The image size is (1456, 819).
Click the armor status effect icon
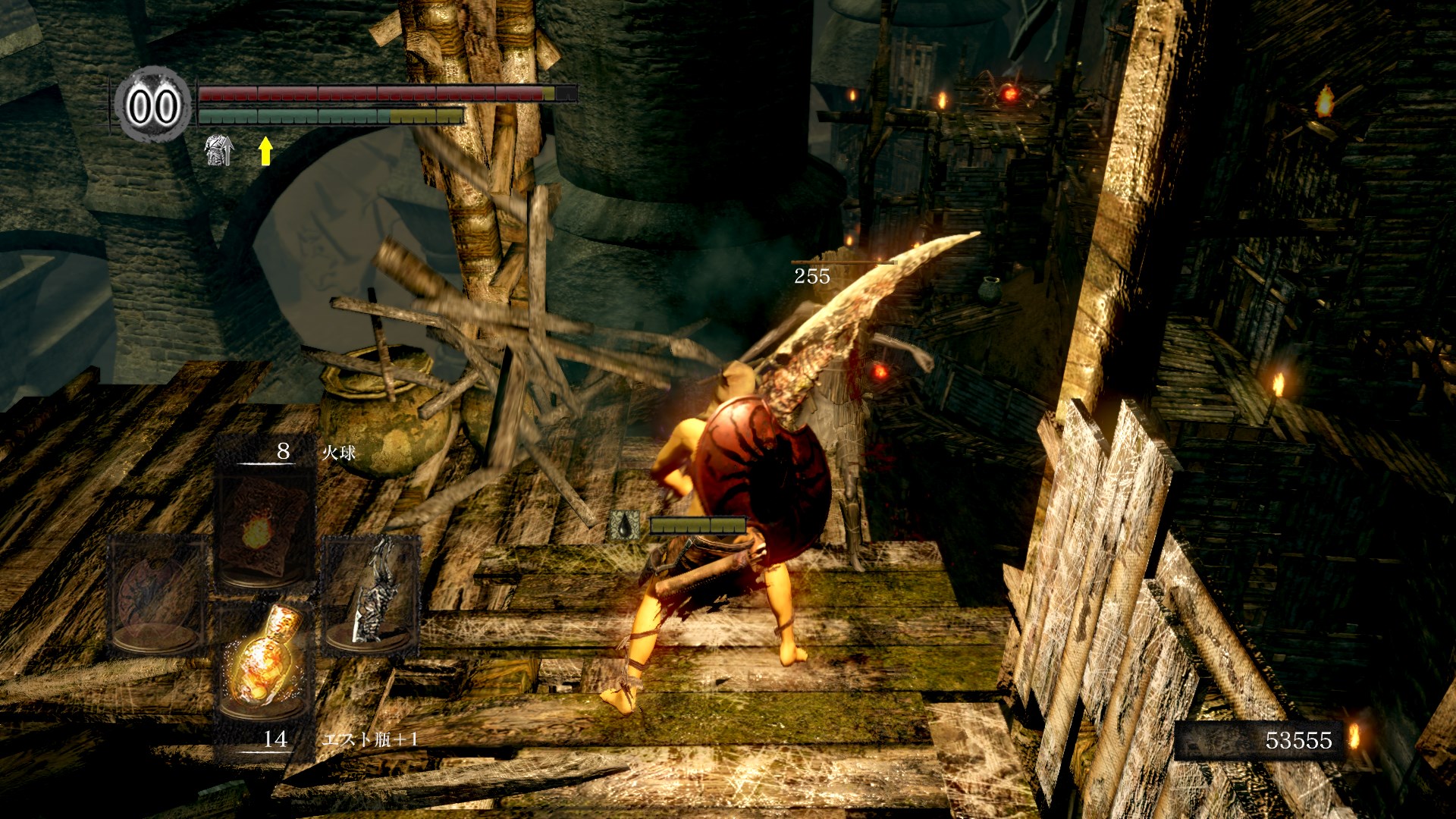[219, 150]
